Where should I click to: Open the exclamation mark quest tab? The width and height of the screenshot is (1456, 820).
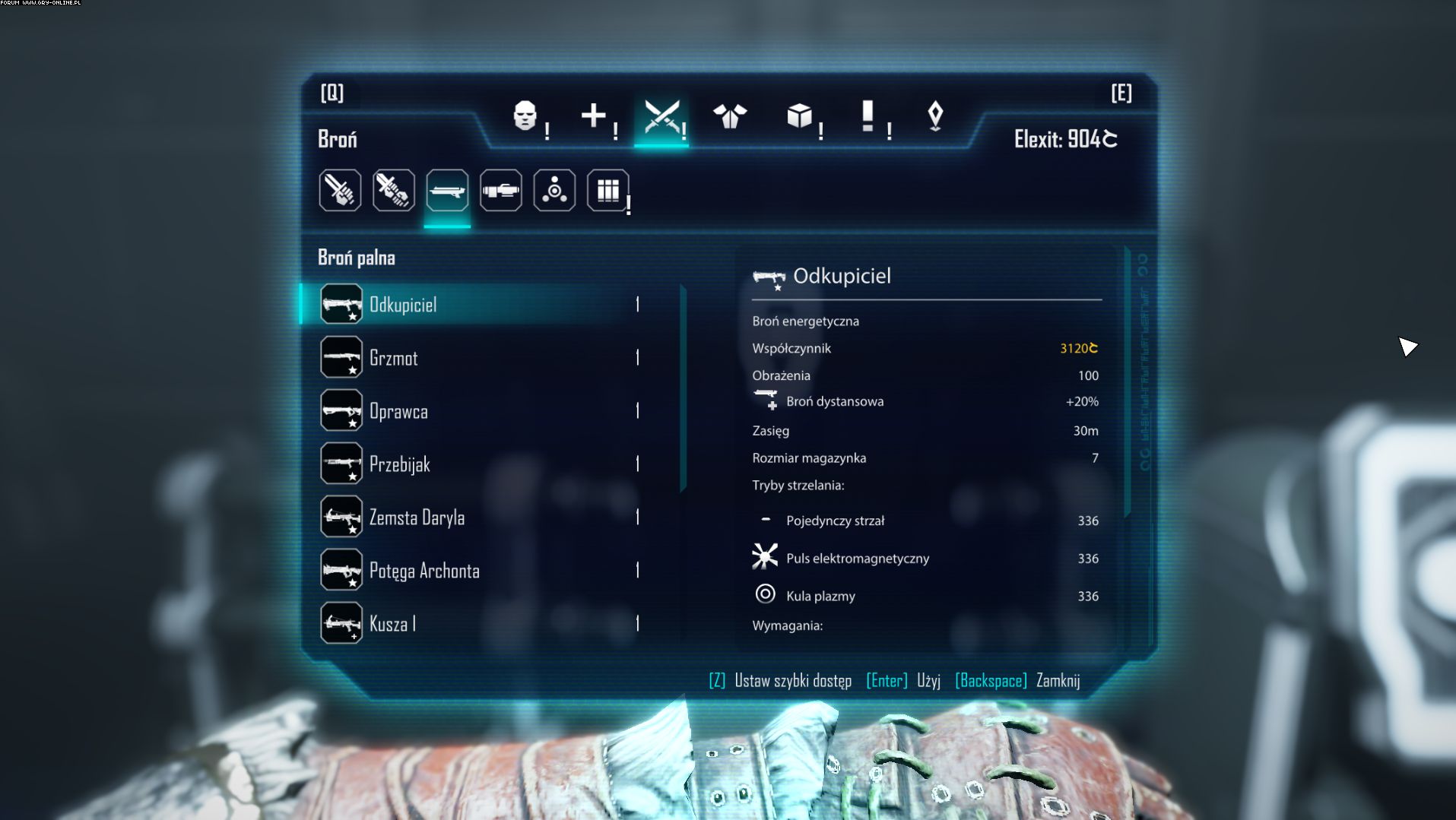click(x=868, y=116)
